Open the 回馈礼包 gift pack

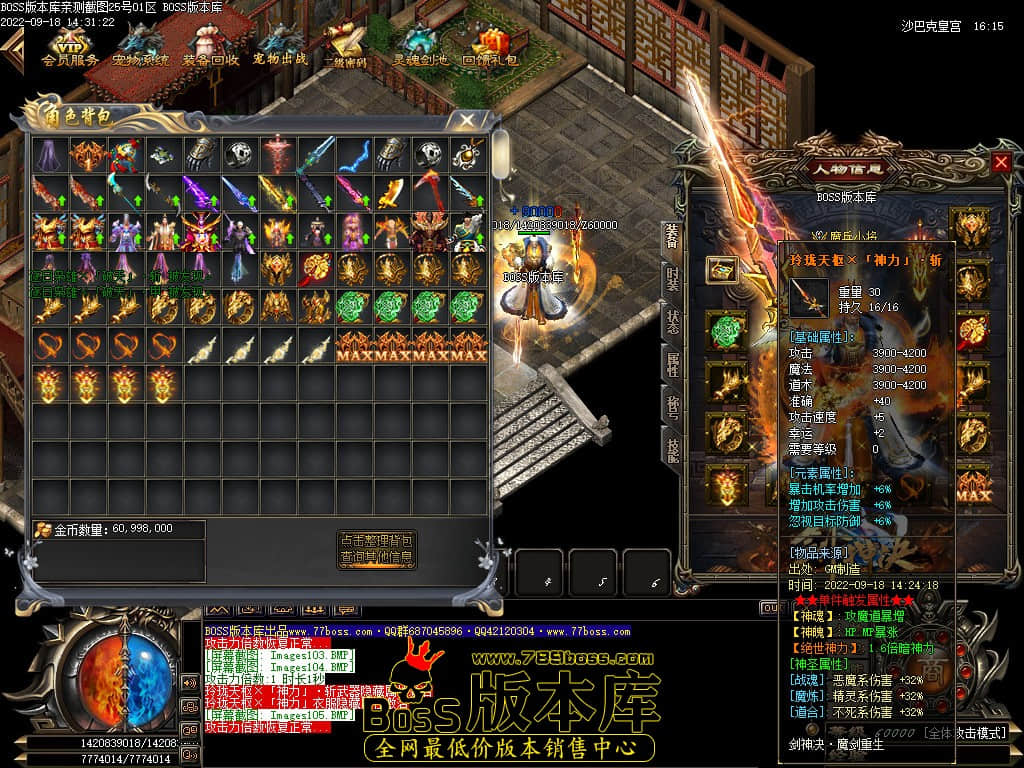click(490, 44)
